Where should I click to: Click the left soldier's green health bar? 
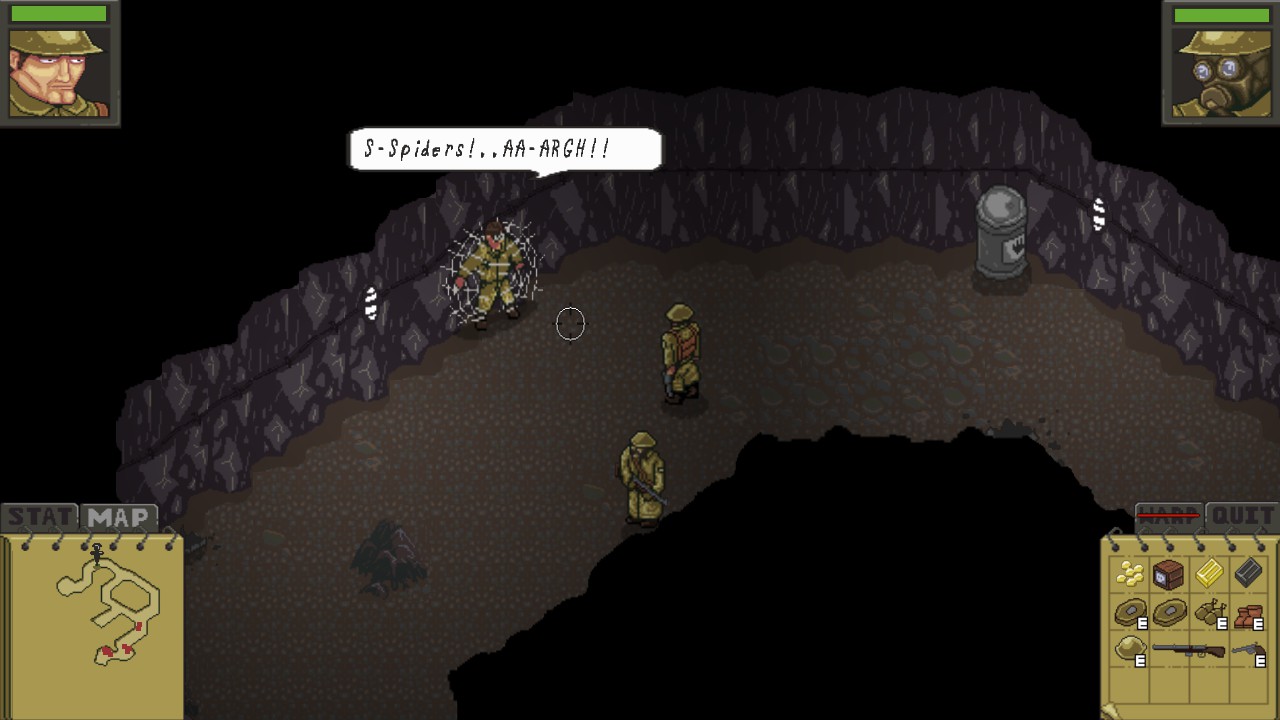click(x=57, y=12)
